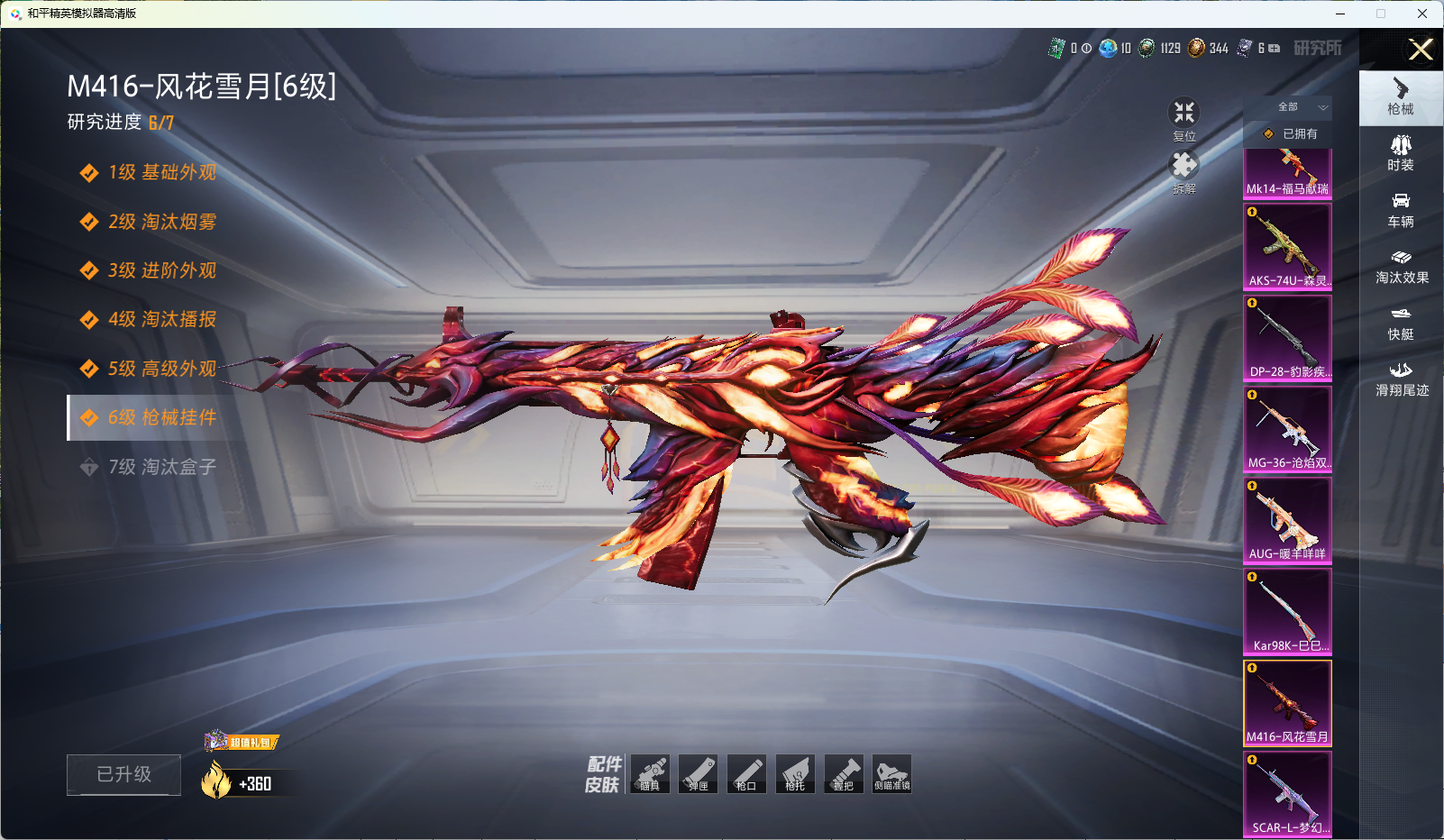Open the 车辆 vehicles tab
1444x840 pixels.
pos(1401,210)
